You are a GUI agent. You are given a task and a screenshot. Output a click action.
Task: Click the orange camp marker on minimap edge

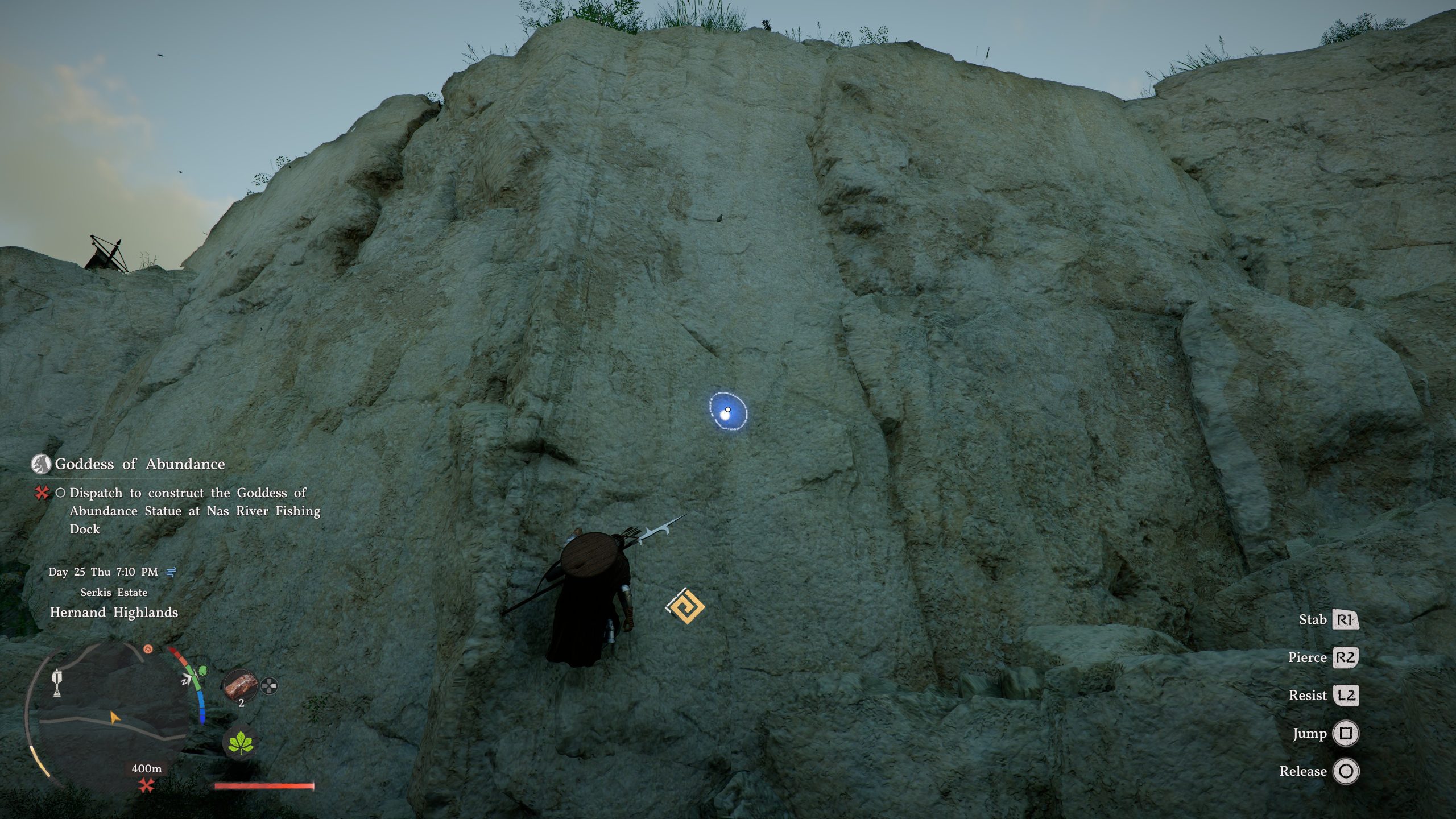[x=148, y=649]
